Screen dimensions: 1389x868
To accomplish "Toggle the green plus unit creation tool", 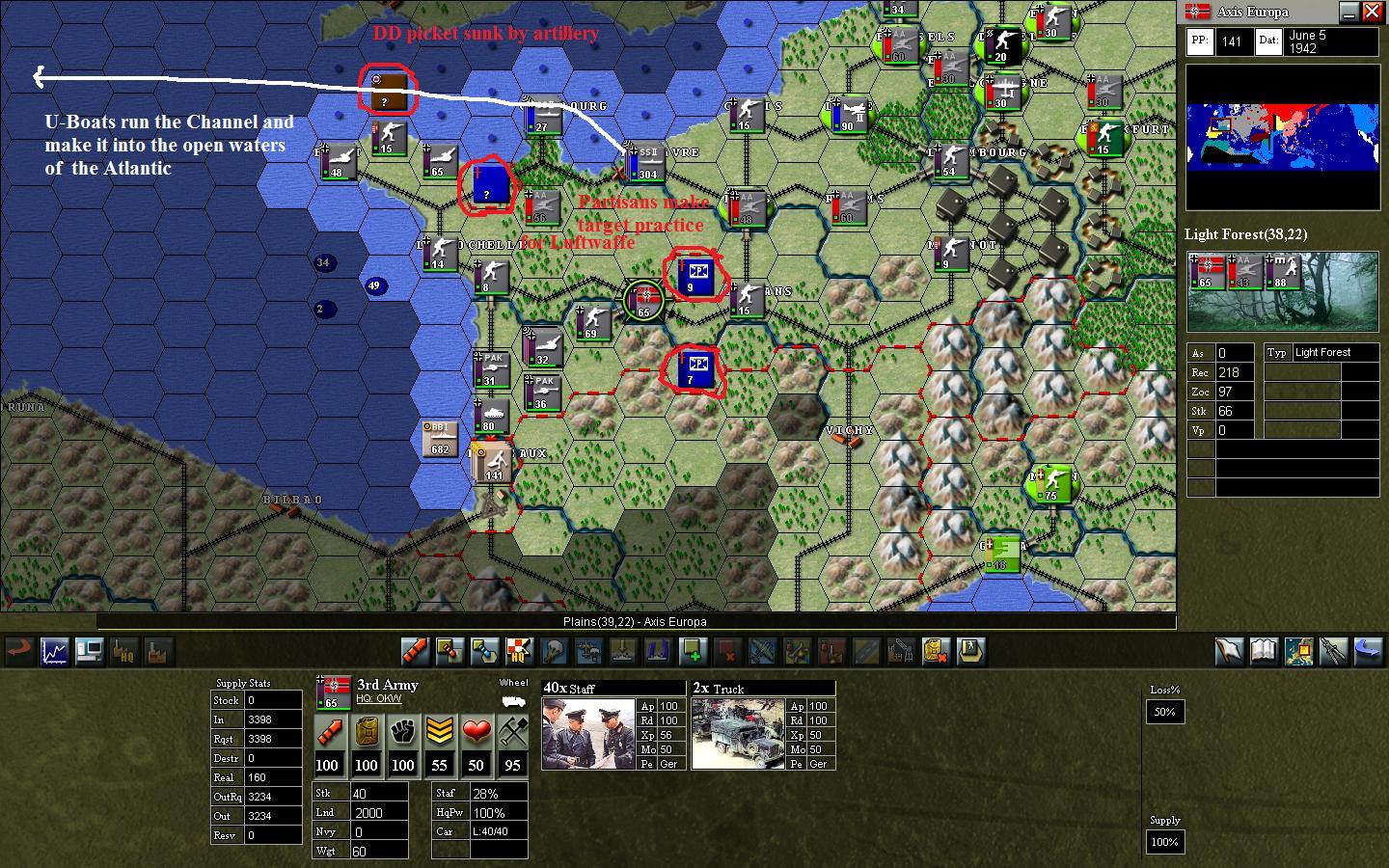I will (x=694, y=652).
